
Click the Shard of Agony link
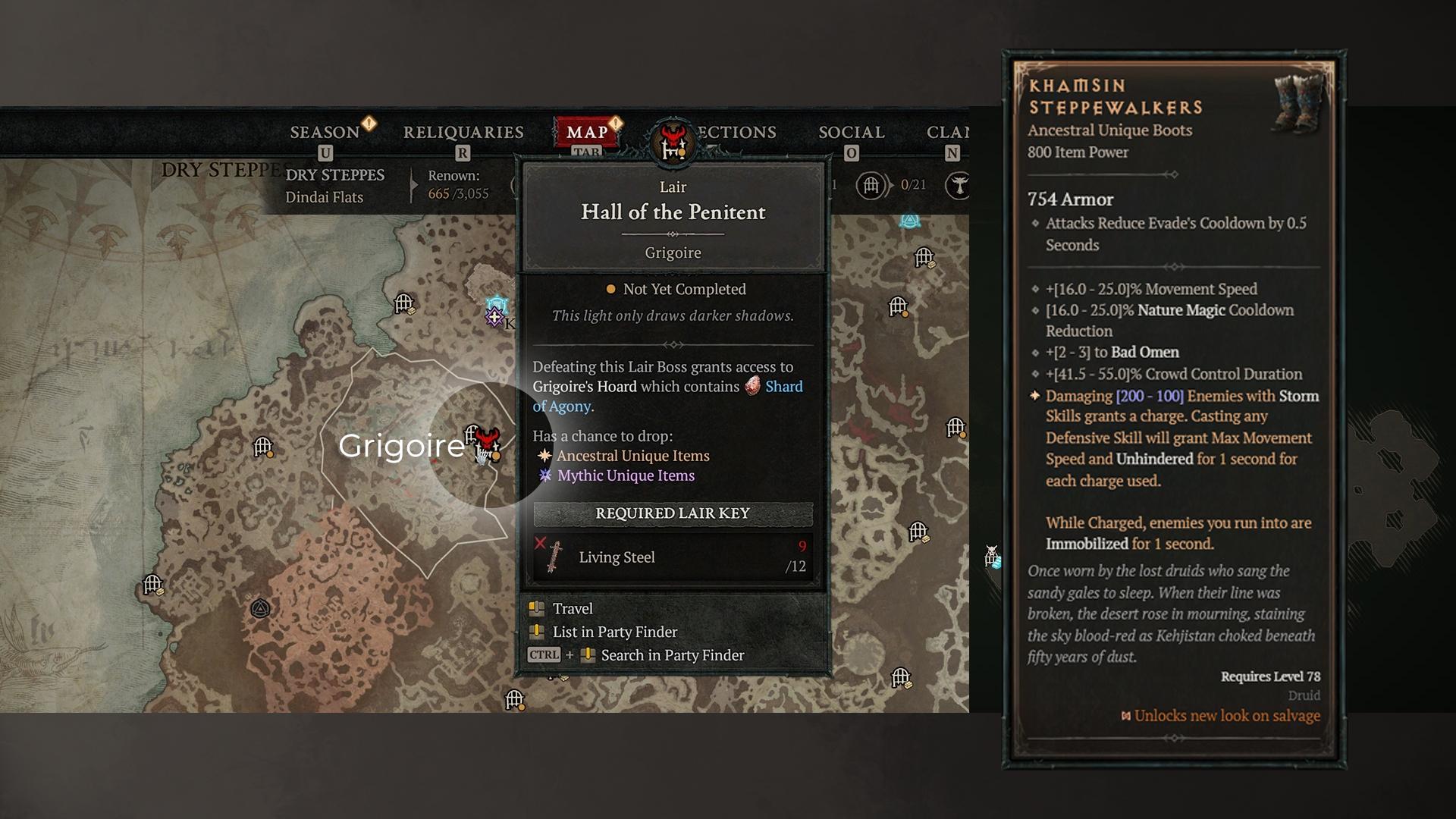click(x=783, y=387)
